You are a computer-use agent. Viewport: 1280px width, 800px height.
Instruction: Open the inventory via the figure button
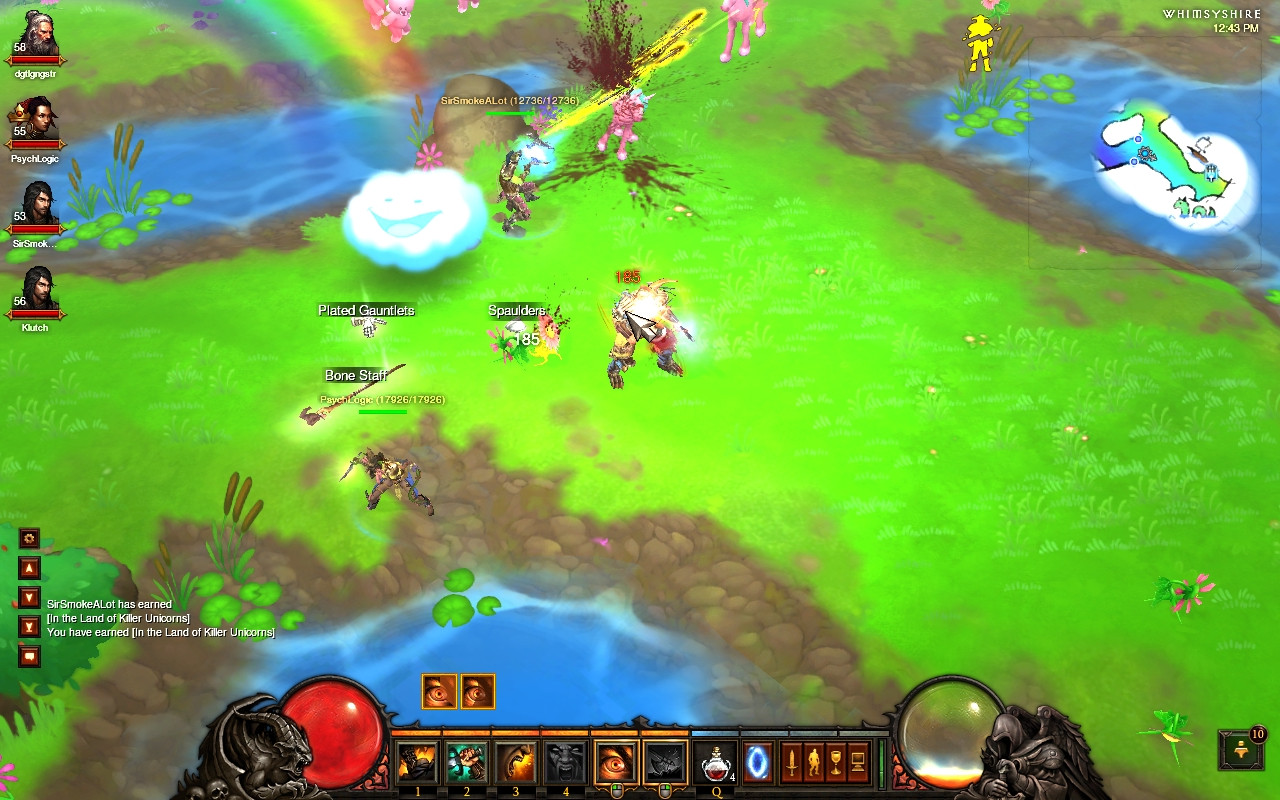pos(814,763)
